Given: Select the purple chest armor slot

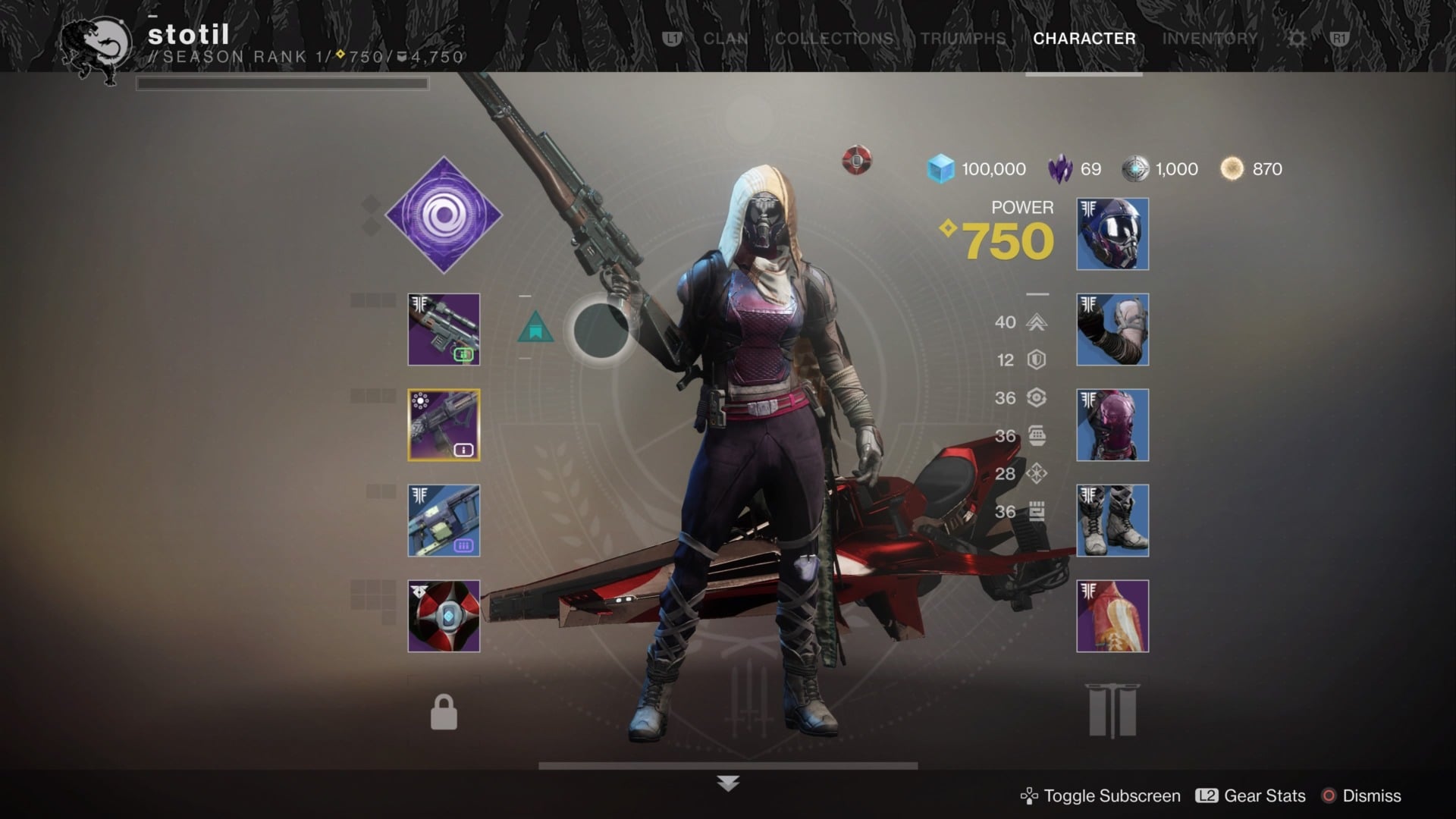Looking at the screenshot, I should coord(1112,425).
